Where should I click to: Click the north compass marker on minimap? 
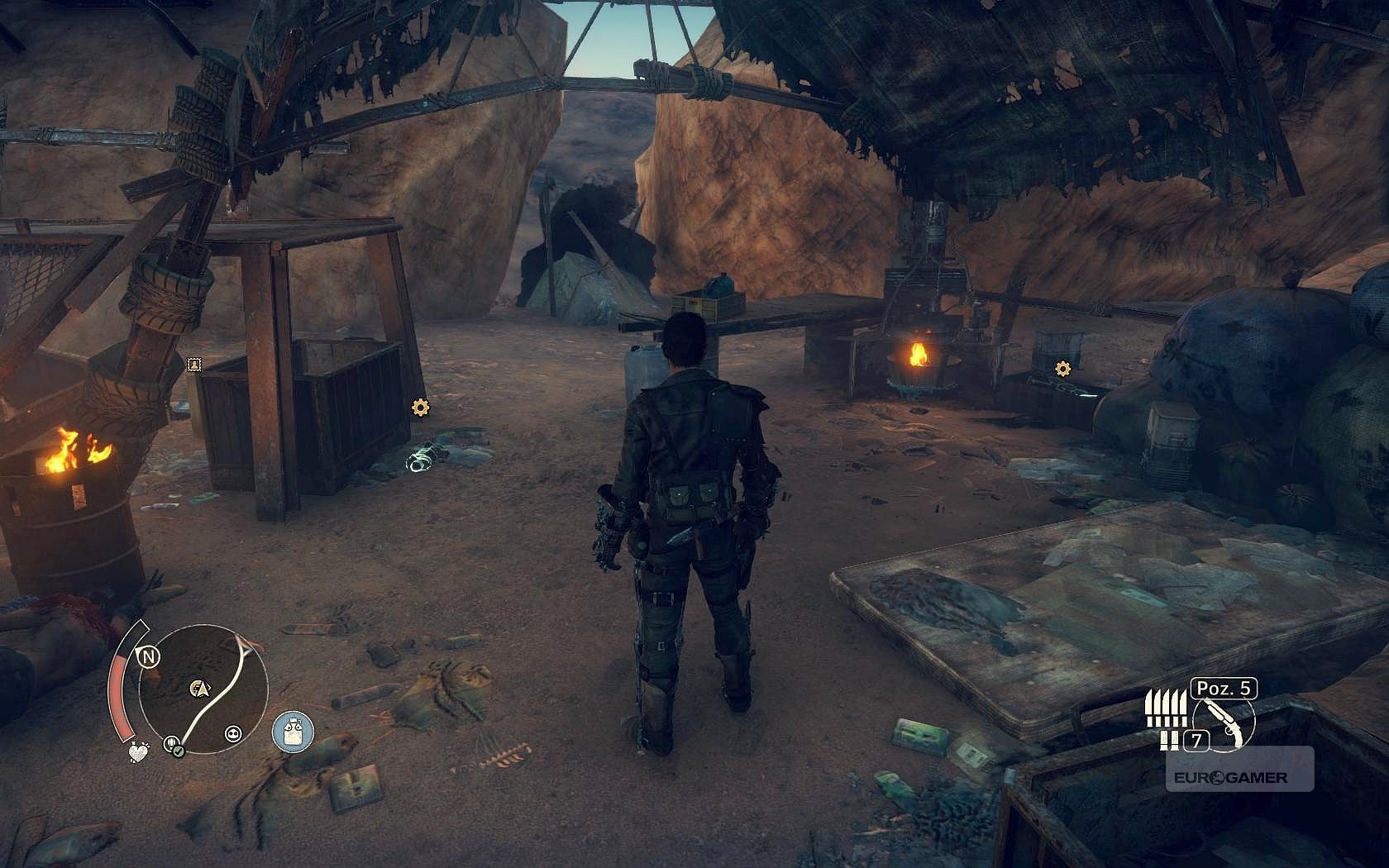pos(149,657)
